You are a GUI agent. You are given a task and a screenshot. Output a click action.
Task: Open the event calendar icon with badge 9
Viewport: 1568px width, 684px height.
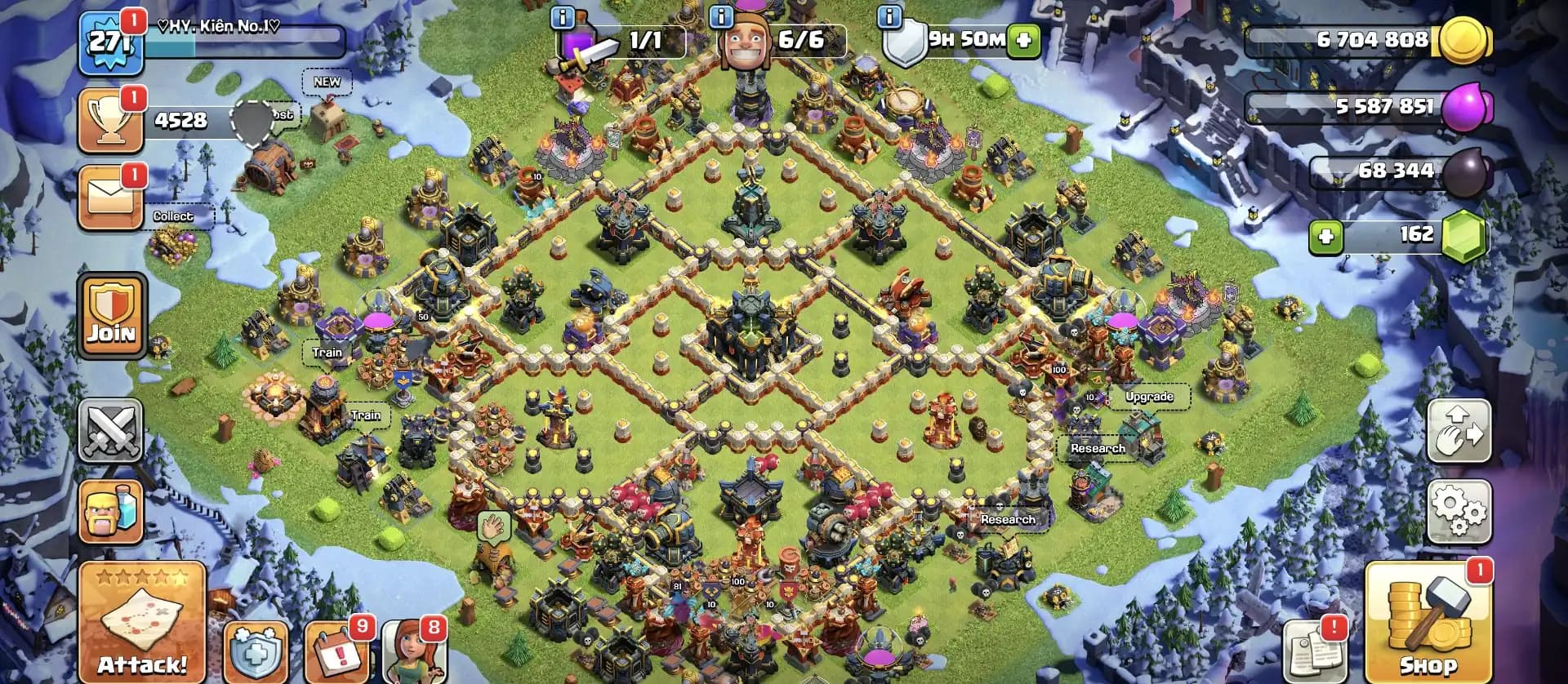pyautogui.click(x=338, y=652)
